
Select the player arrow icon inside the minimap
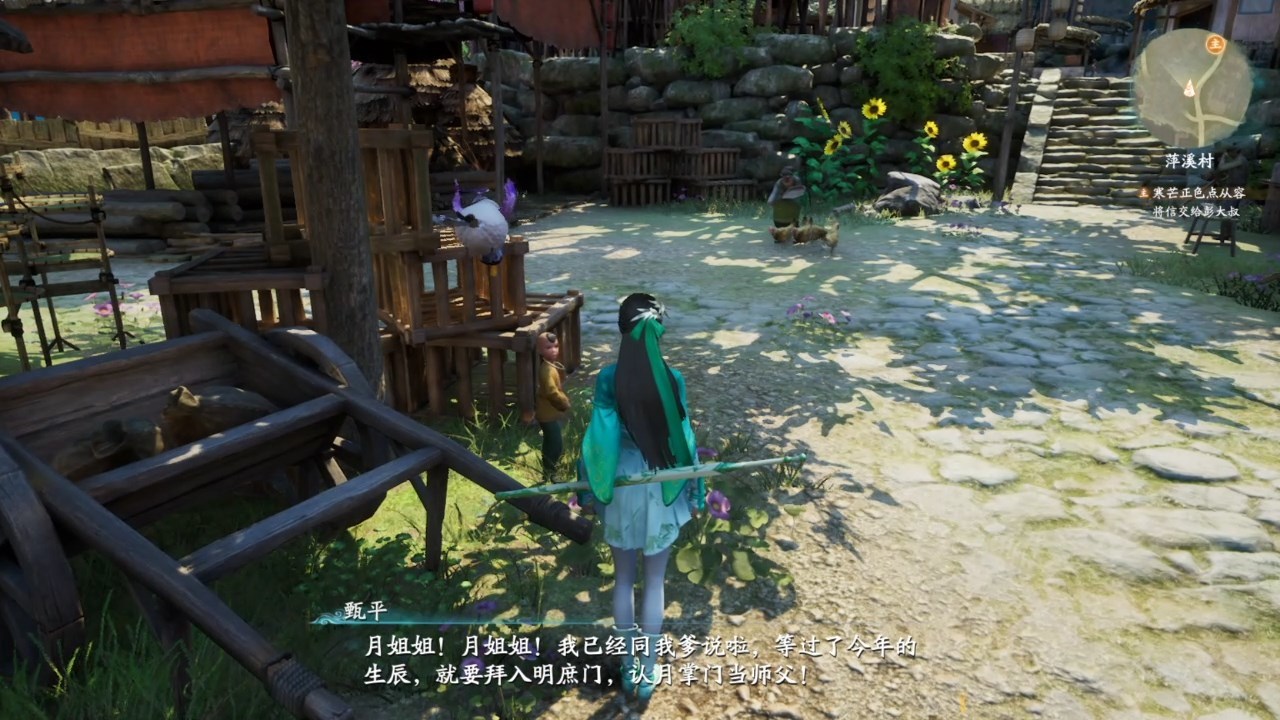(x=1189, y=87)
